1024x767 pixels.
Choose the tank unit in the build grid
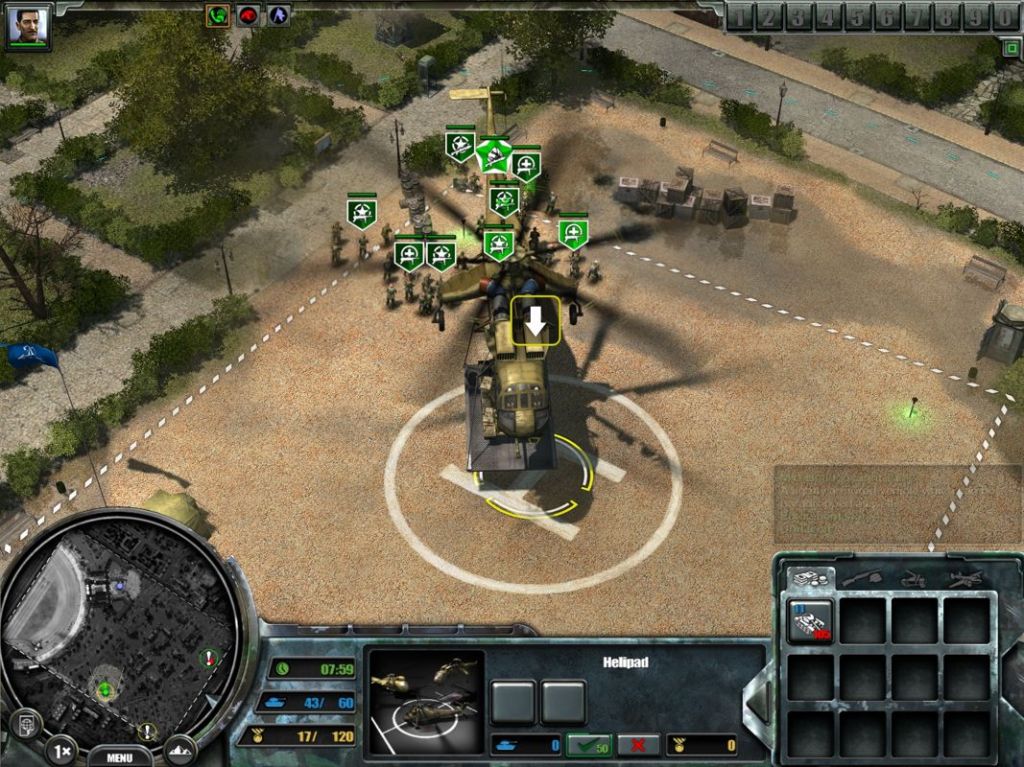810,621
